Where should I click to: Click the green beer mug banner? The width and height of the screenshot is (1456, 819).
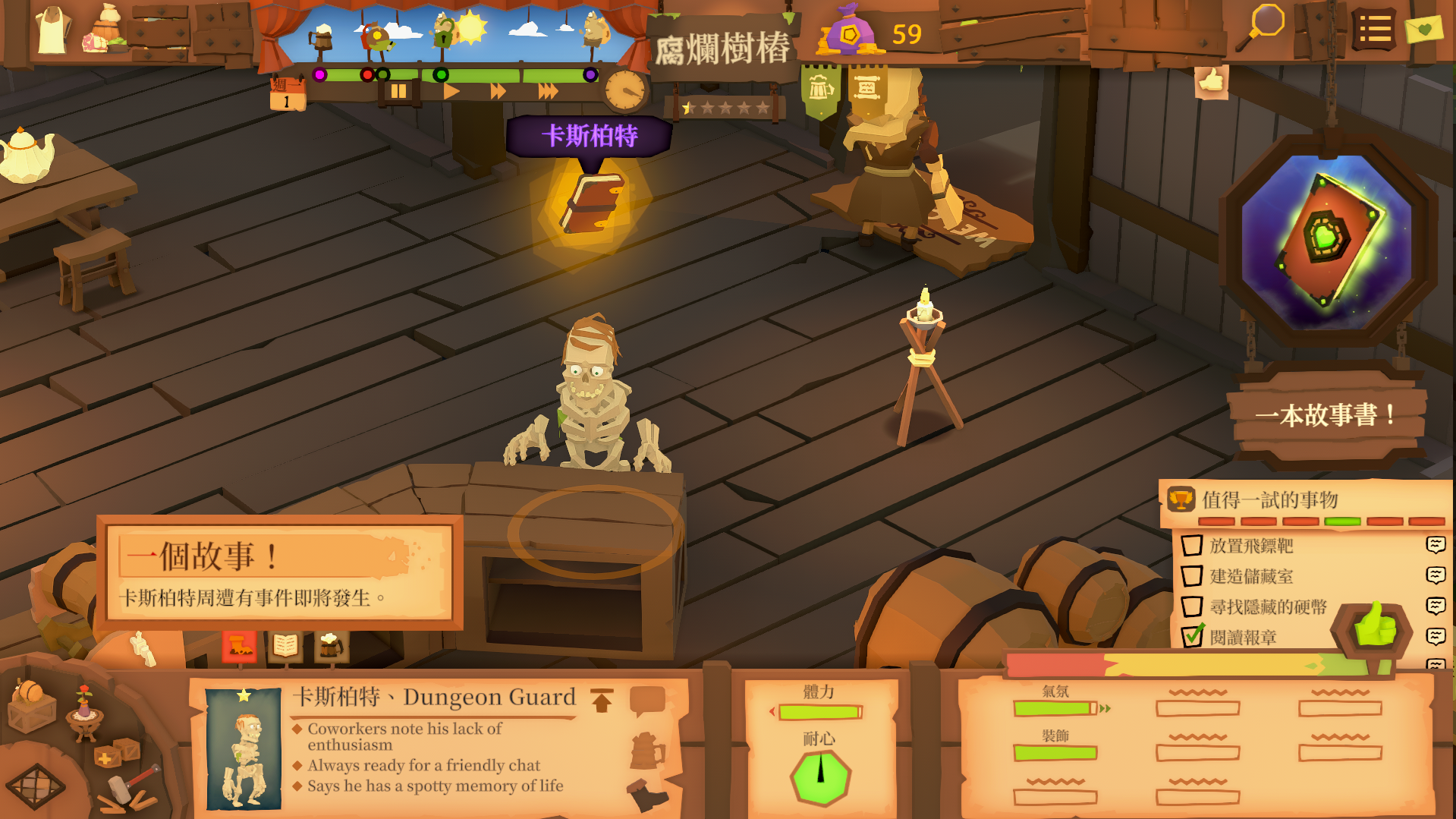coord(820,90)
